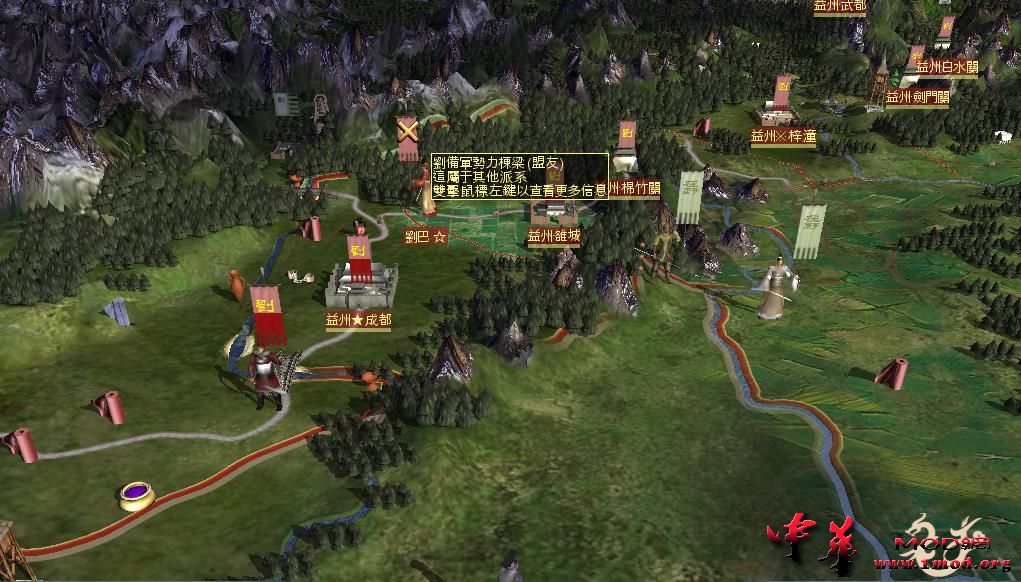Select the 益州劍門關 pass label
Viewport: 1021px width, 582px height.
tap(917, 97)
